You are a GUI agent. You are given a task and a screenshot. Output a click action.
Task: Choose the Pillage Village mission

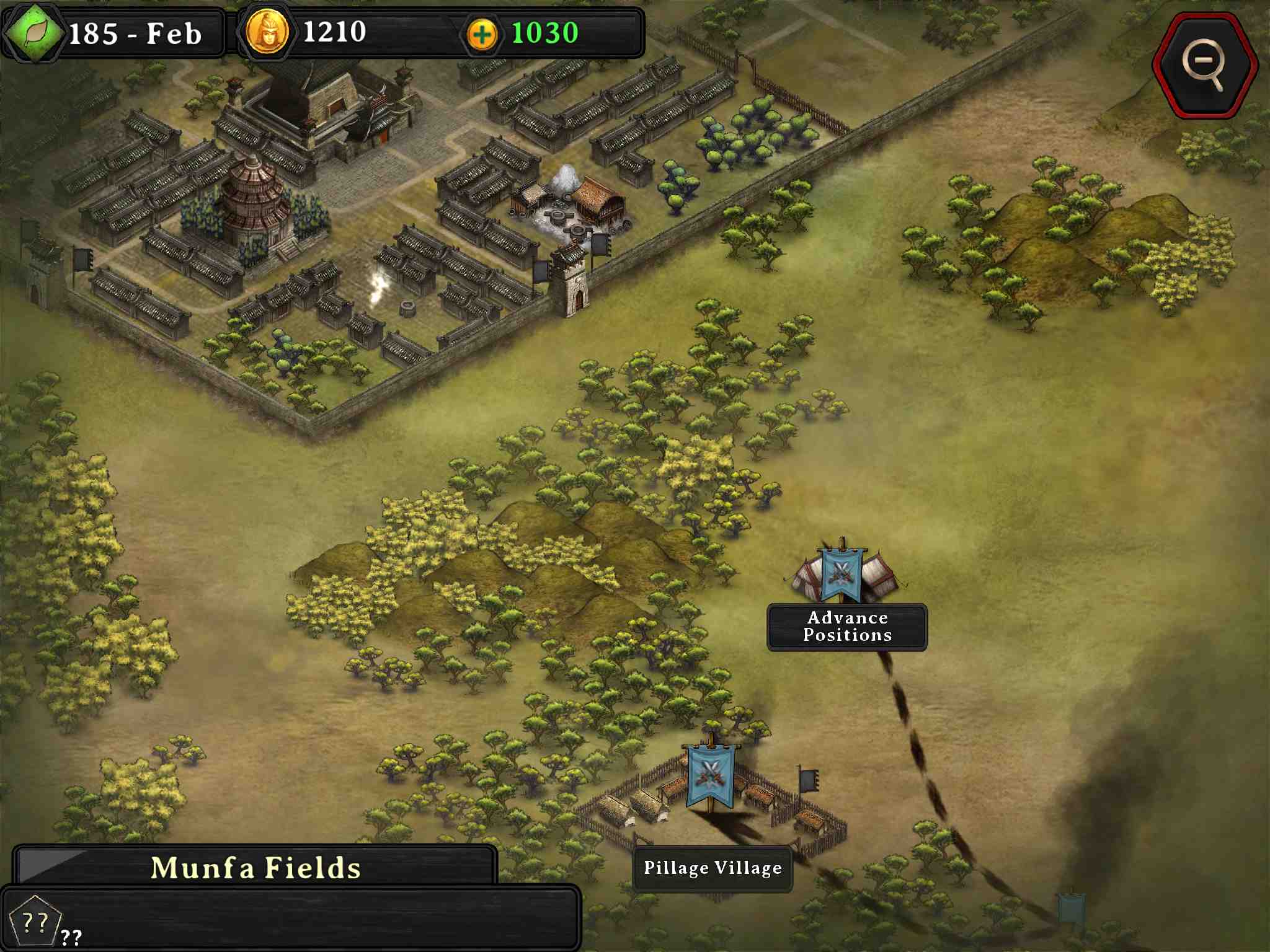point(713,868)
